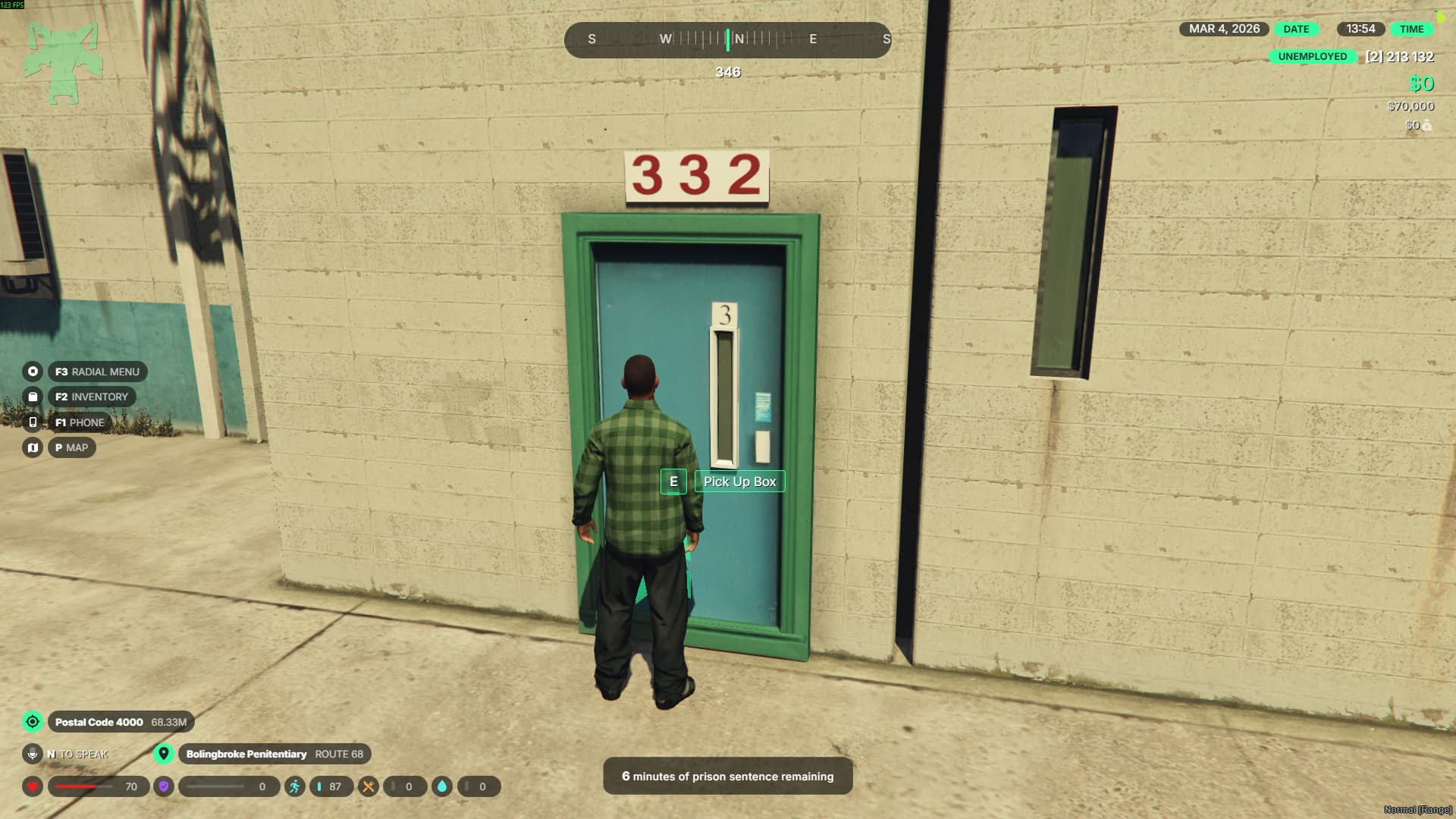This screenshot has height=819, width=1456.
Task: Click the water drop thirst icon
Action: 442,786
